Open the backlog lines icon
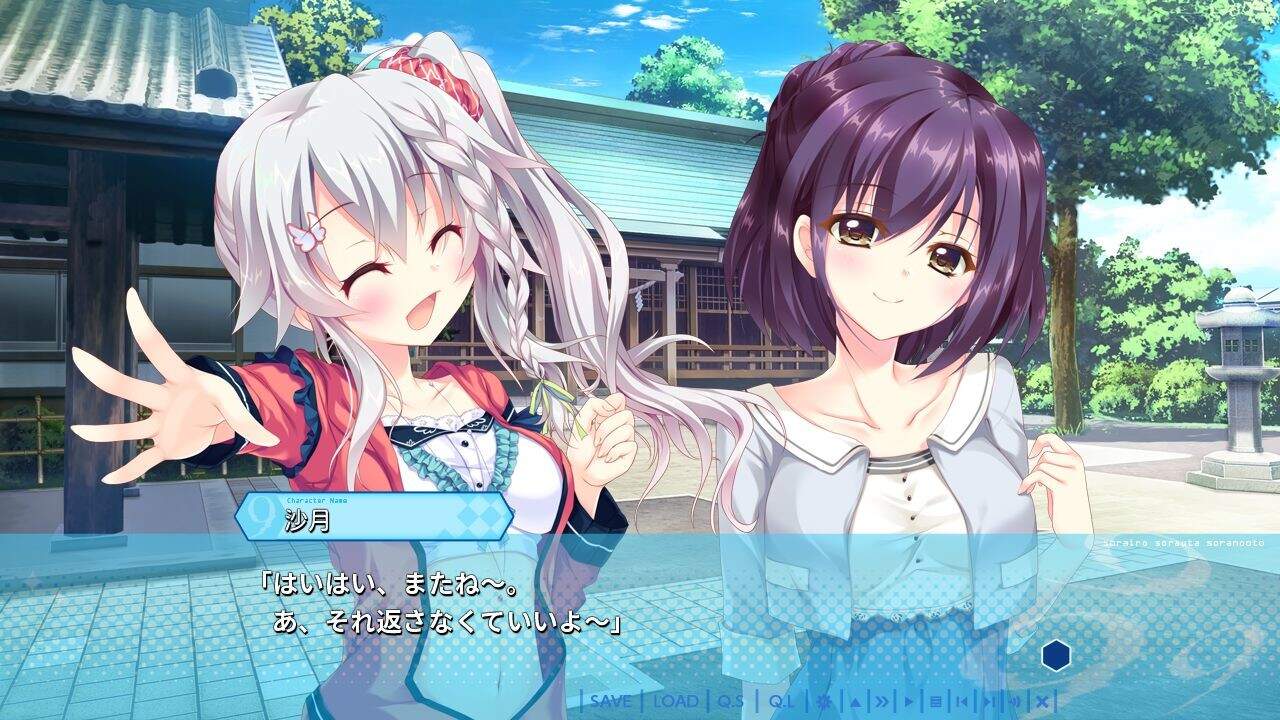This screenshot has width=1280, height=720. pos(936,701)
